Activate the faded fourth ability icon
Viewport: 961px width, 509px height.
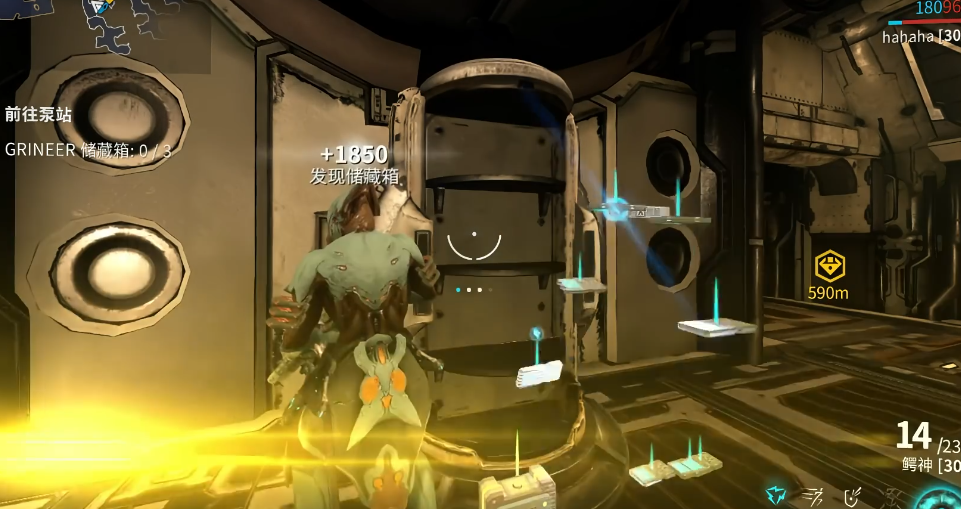coord(893,494)
